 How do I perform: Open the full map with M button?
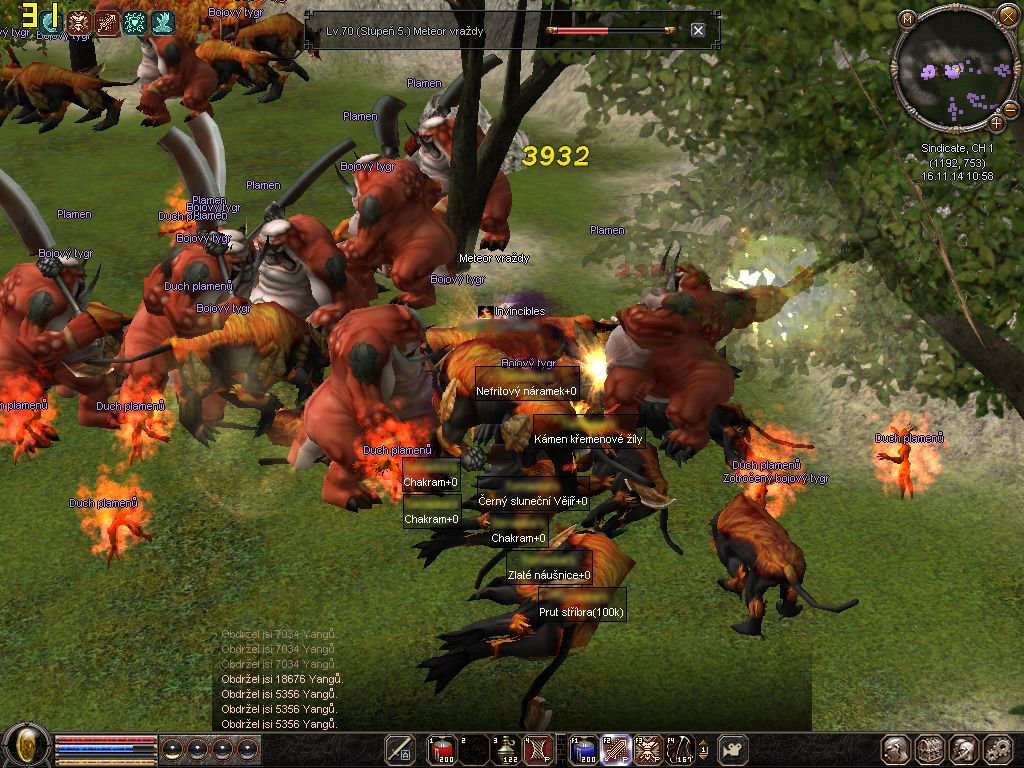coord(907,18)
